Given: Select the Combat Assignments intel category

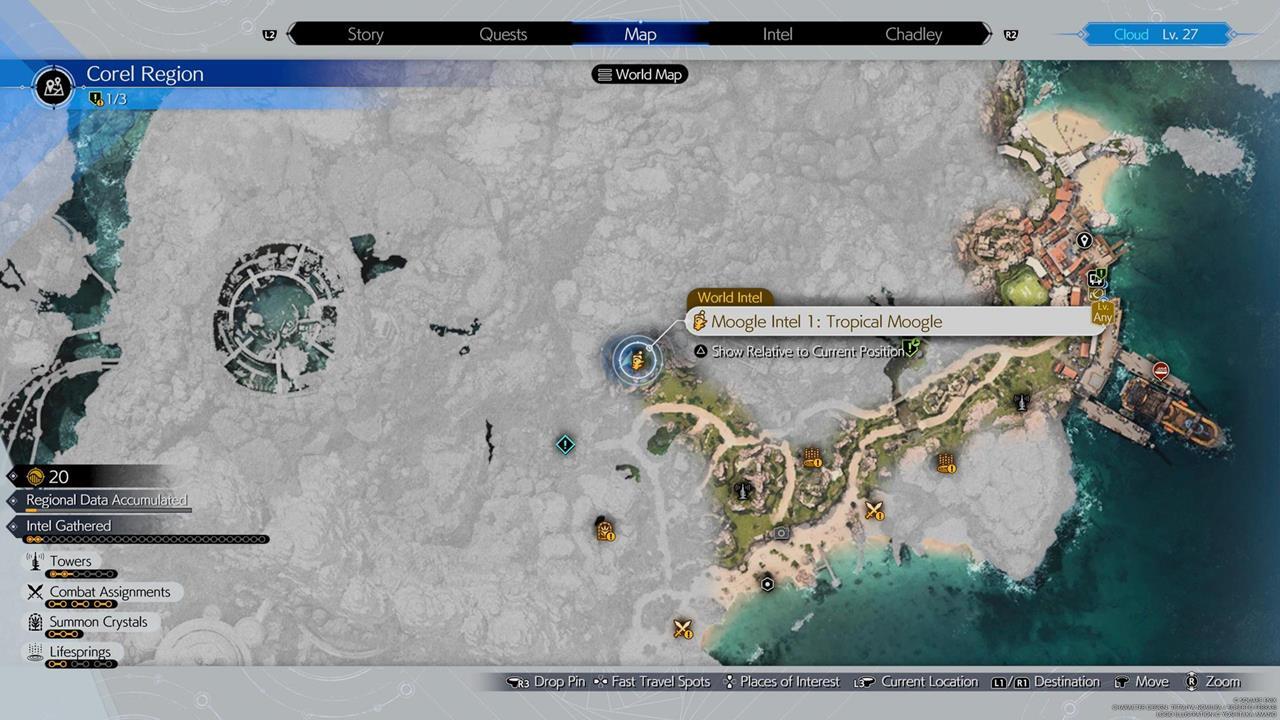Looking at the screenshot, I should [x=109, y=592].
